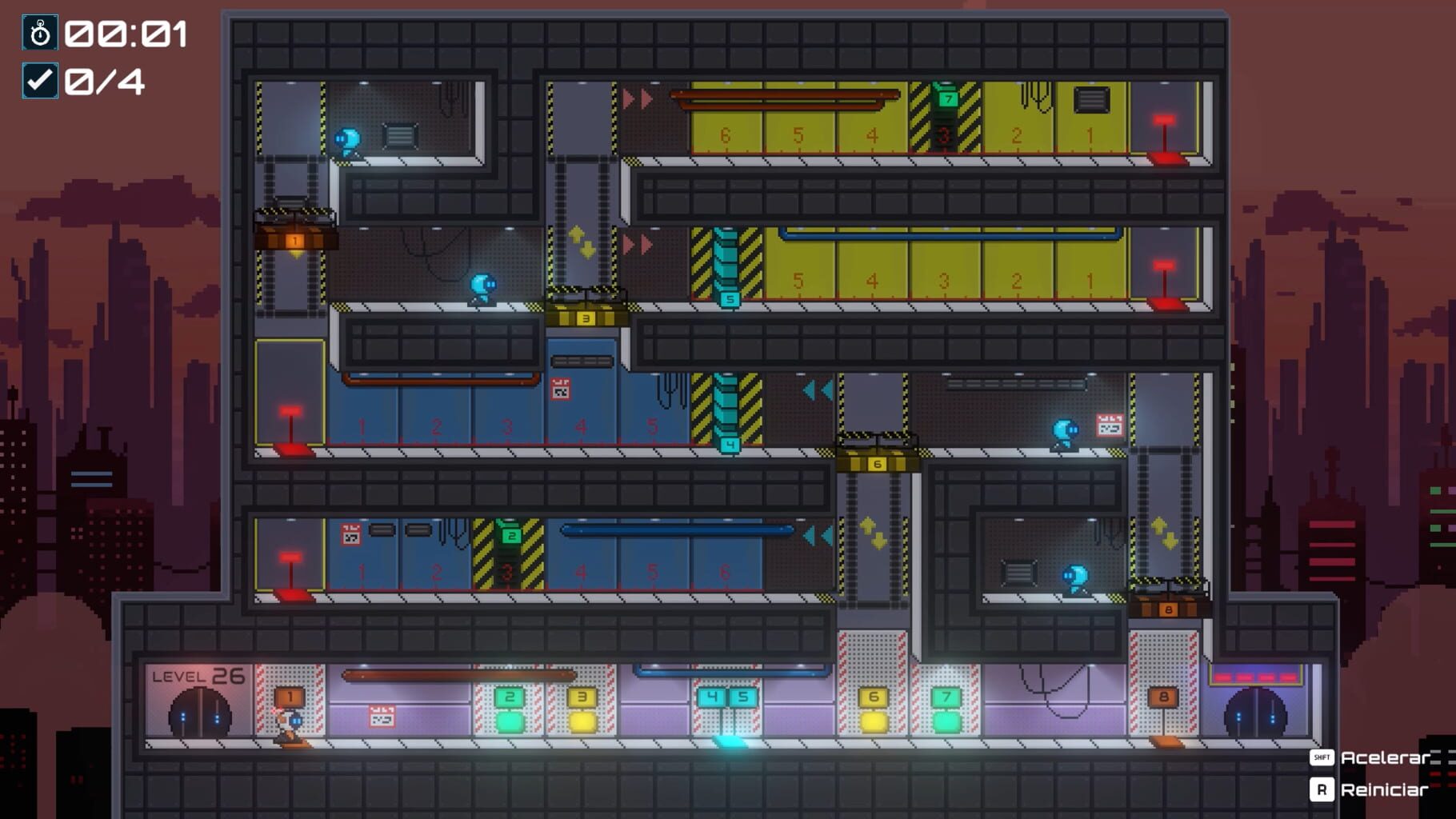Click the green number 7 box at the top

point(949,100)
